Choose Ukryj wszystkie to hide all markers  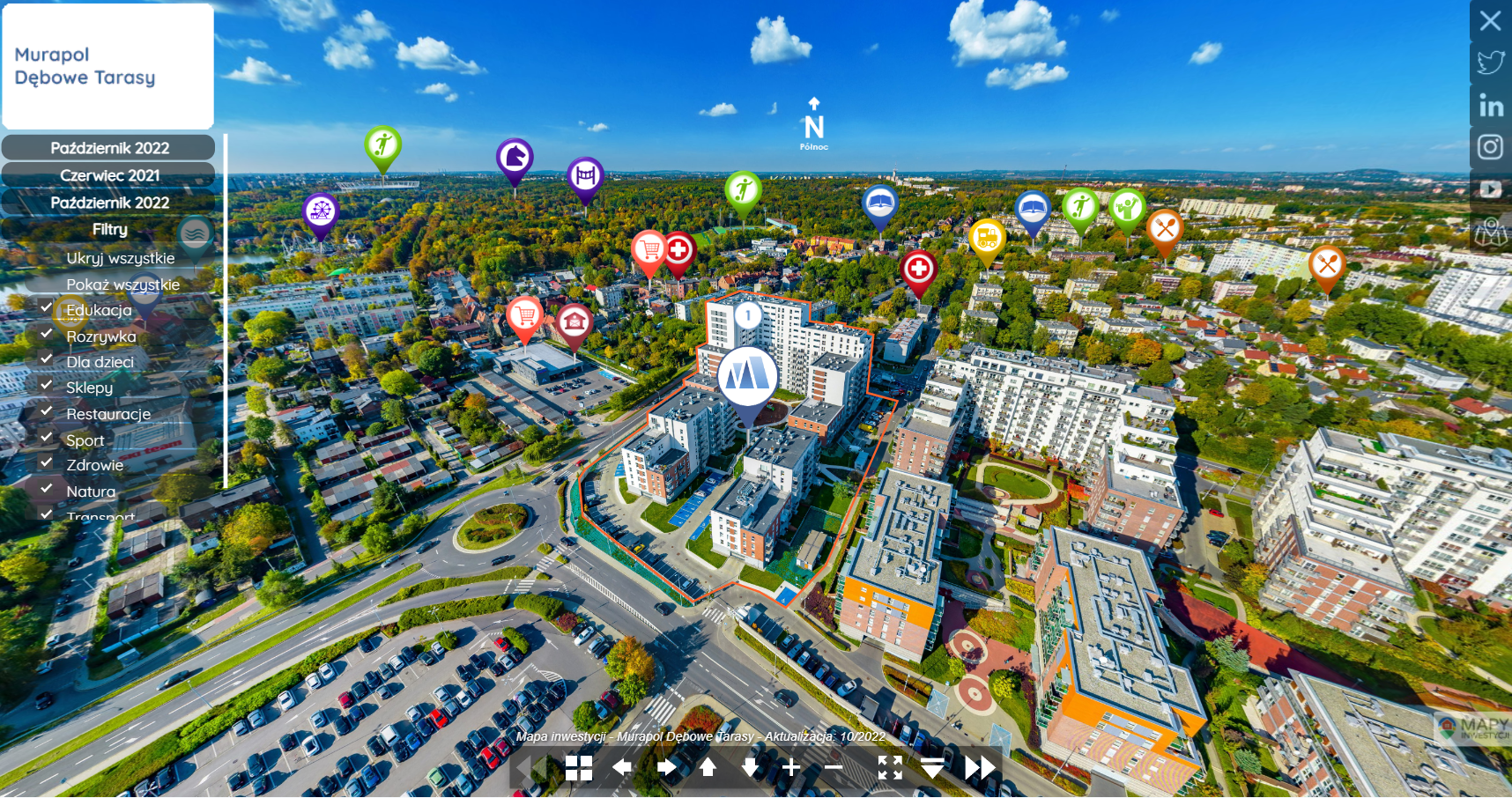pos(120,258)
